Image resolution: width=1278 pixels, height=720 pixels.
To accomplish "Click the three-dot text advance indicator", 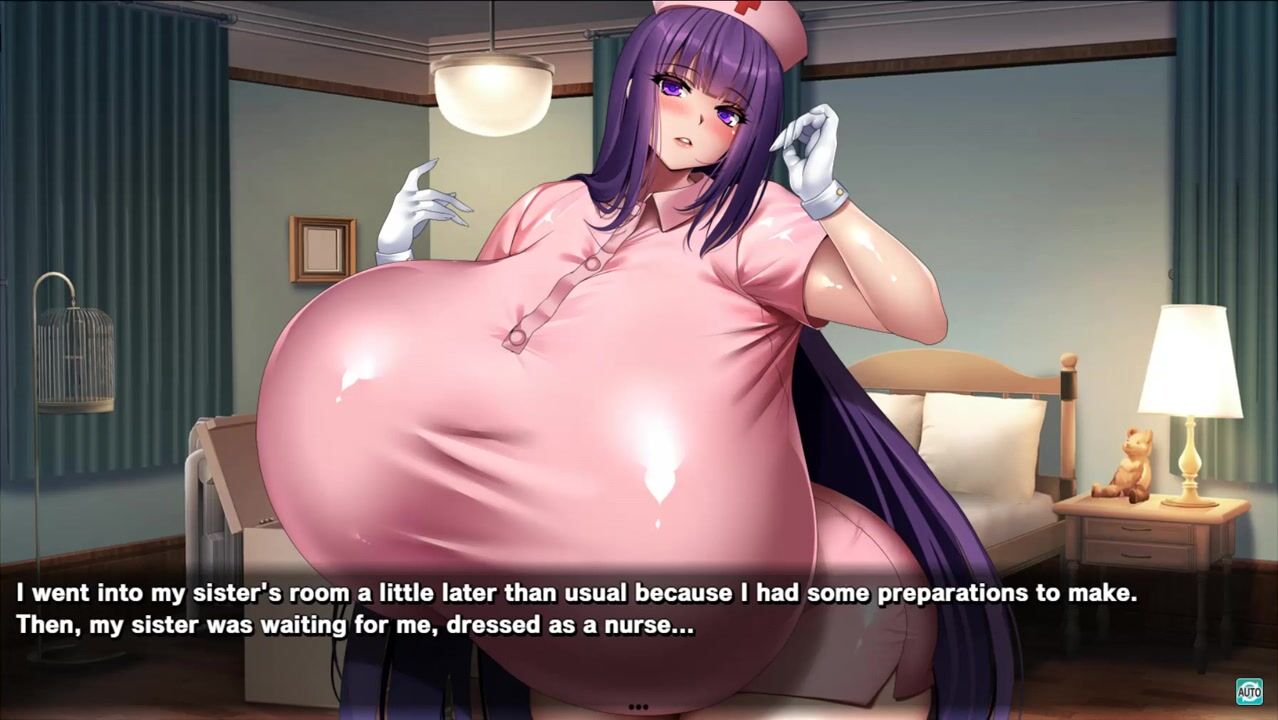I will pyautogui.click(x=639, y=707).
